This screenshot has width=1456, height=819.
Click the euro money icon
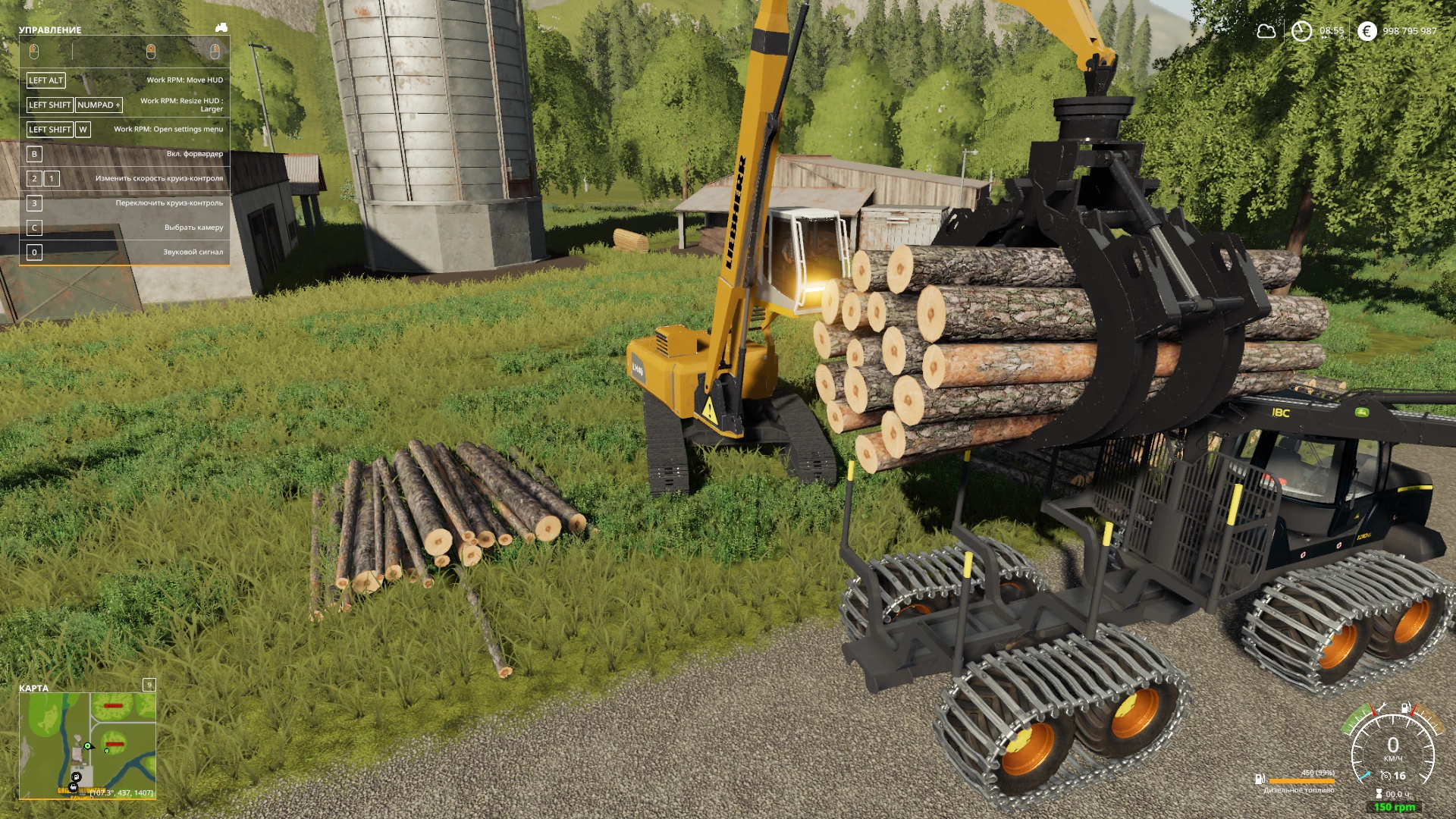tap(1367, 31)
